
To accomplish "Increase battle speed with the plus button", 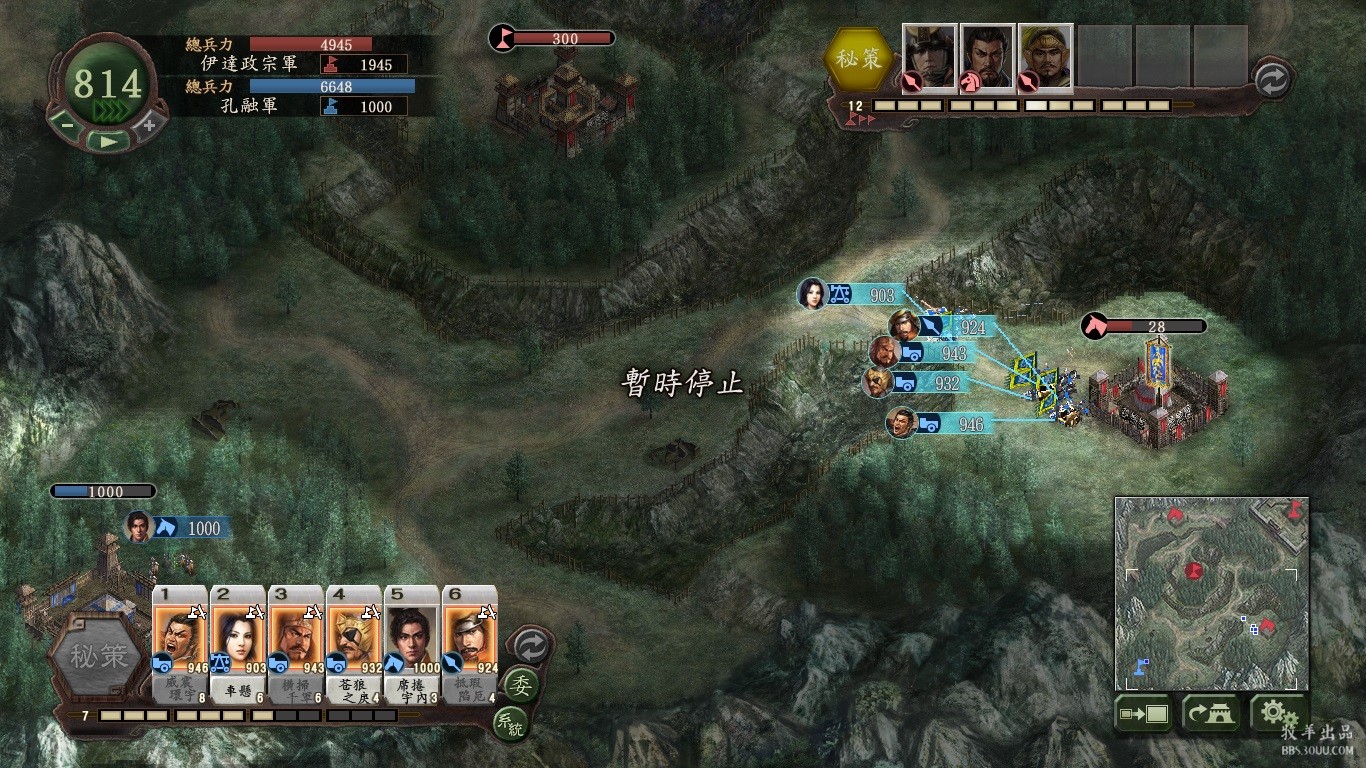I will click(x=149, y=125).
